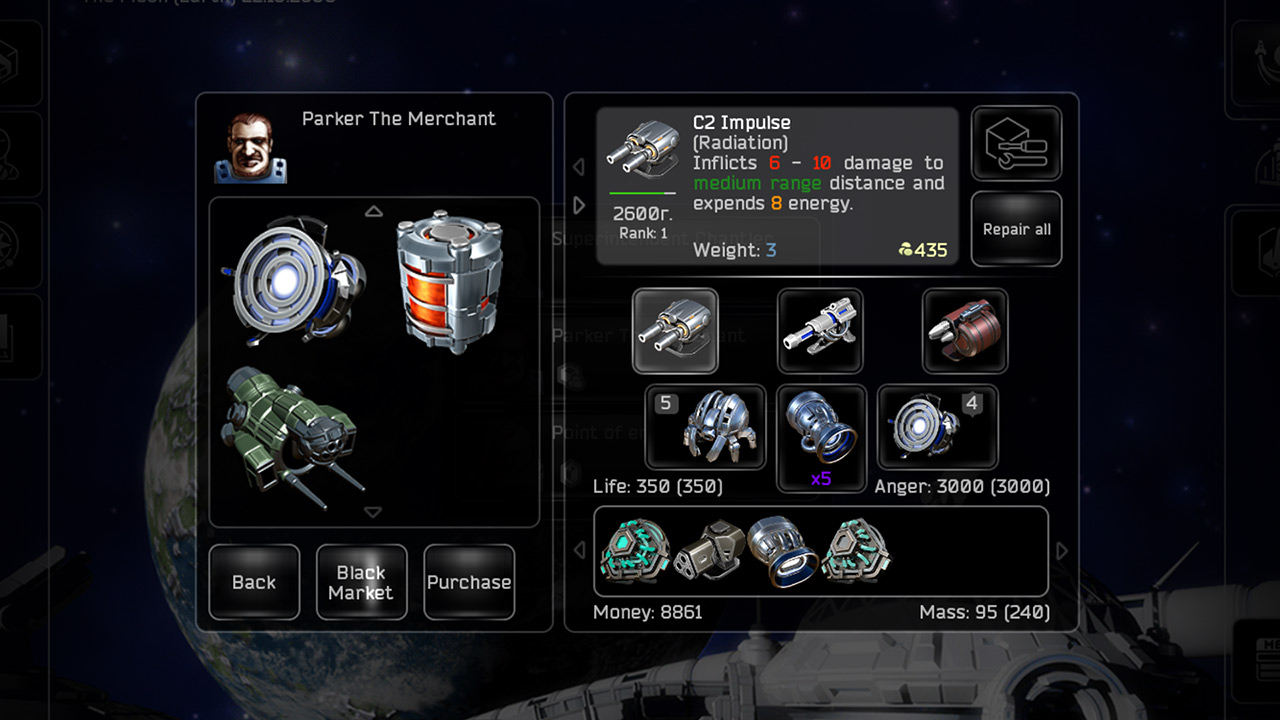Click the Purchase button
This screenshot has height=720, width=1280.
(469, 582)
